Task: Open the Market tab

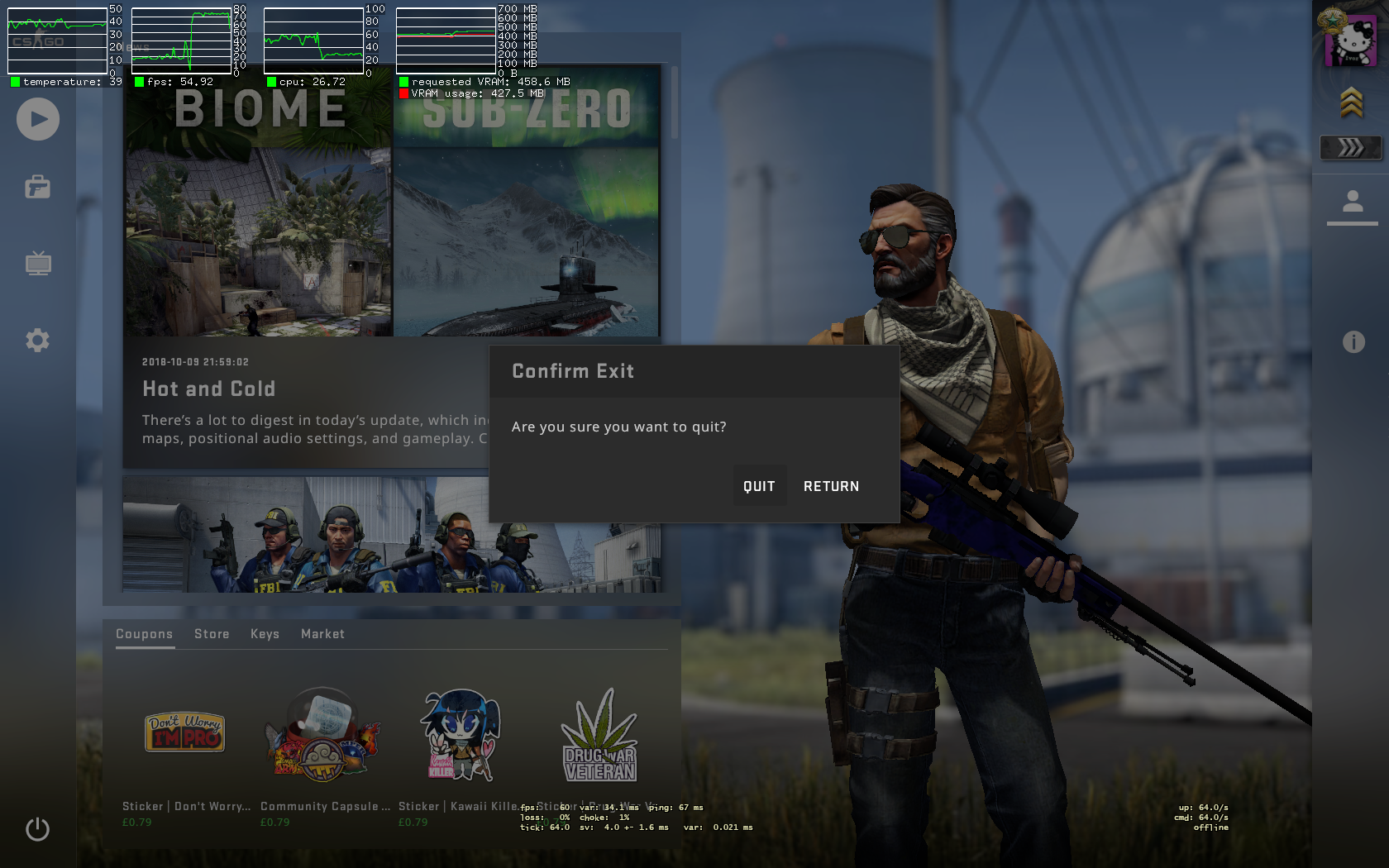Action: 322,634
